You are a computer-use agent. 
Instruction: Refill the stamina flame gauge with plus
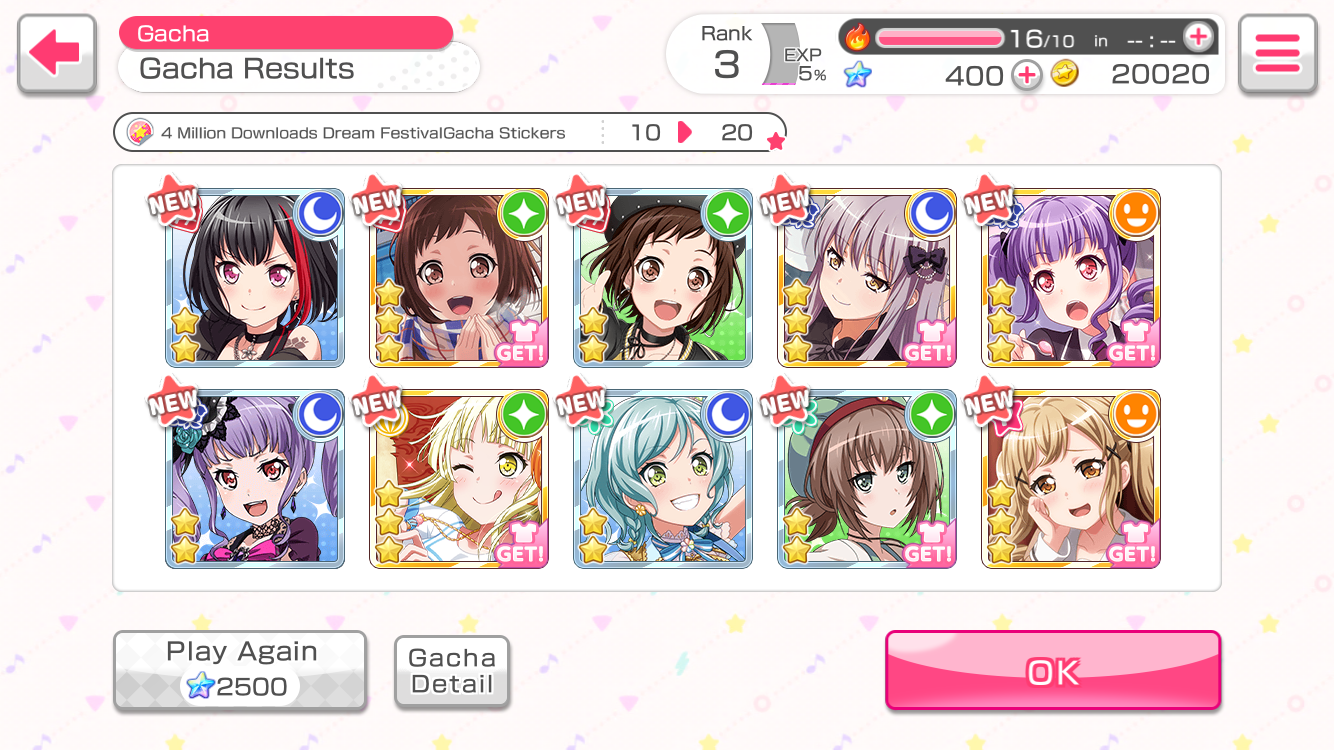(1197, 38)
